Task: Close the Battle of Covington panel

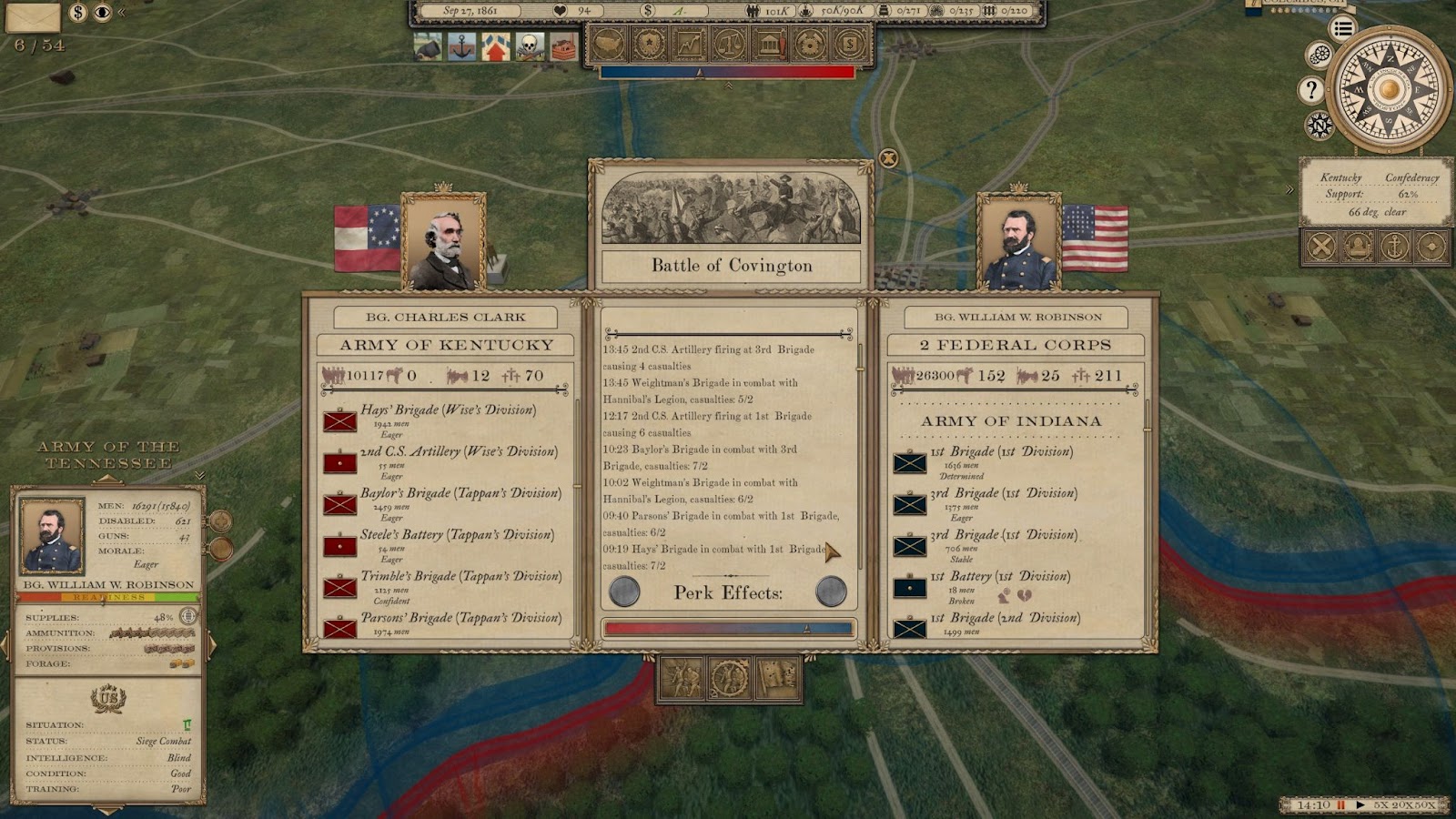Action: coord(888,159)
